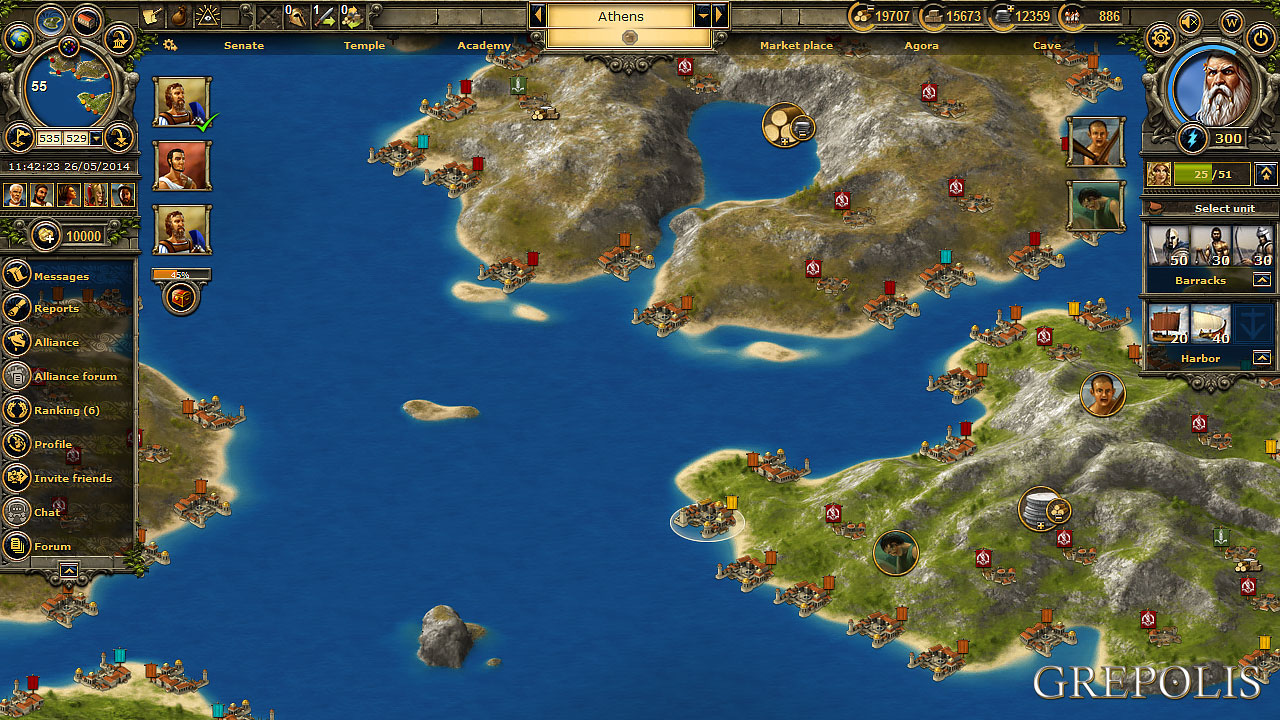Click the sword with arrow troop movement icon
This screenshot has width=1280, height=720.
pyautogui.click(x=322, y=14)
